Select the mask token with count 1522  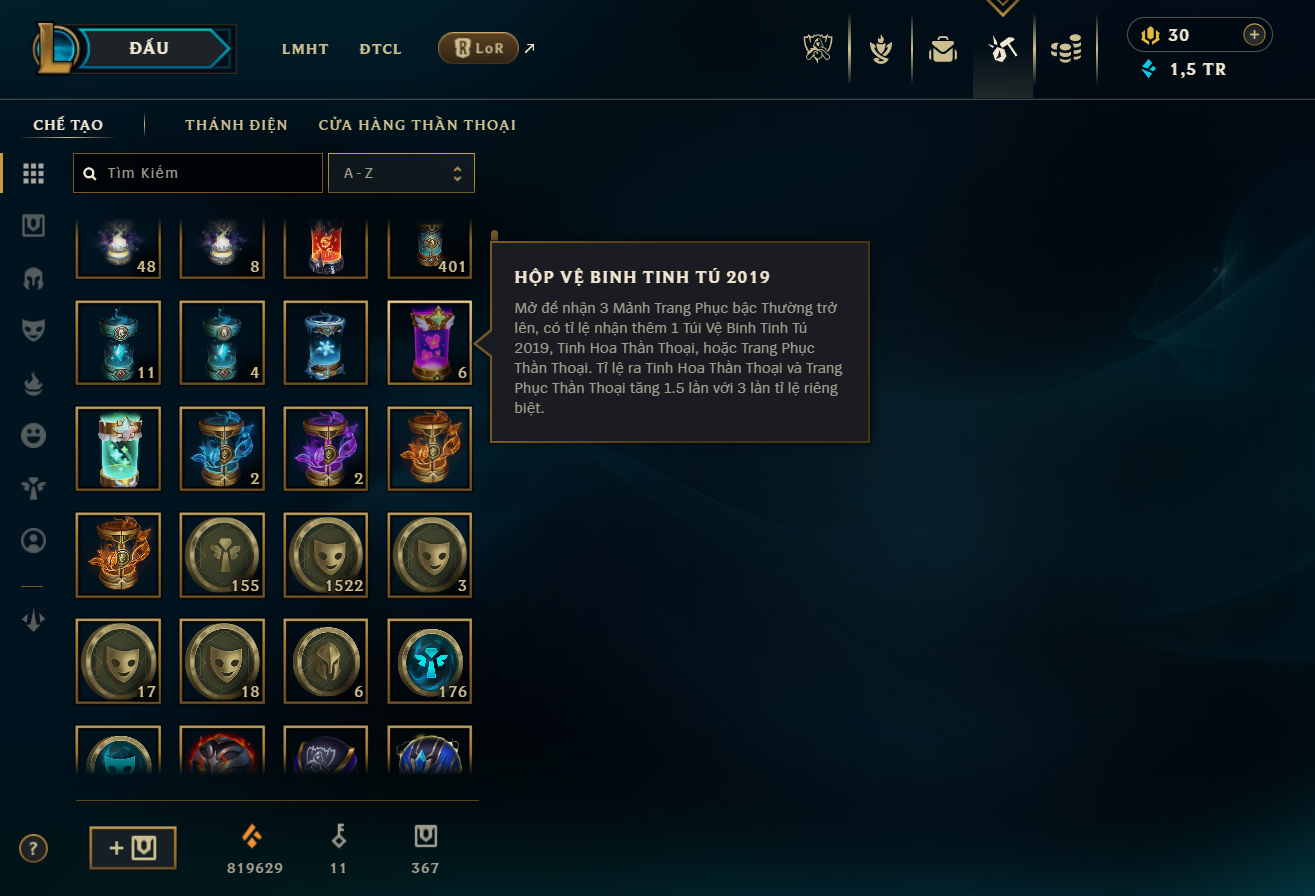pyautogui.click(x=326, y=555)
